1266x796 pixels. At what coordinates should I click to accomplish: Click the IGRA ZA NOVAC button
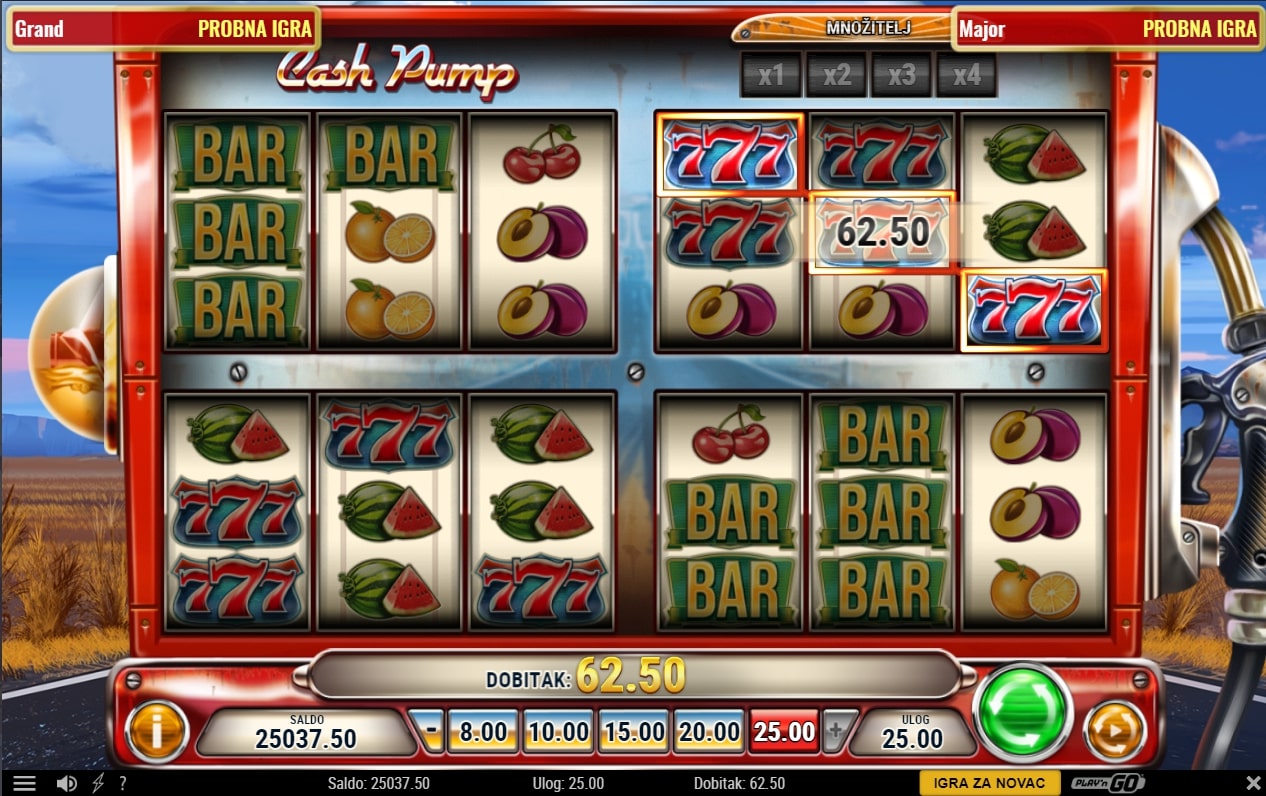pyautogui.click(x=989, y=784)
